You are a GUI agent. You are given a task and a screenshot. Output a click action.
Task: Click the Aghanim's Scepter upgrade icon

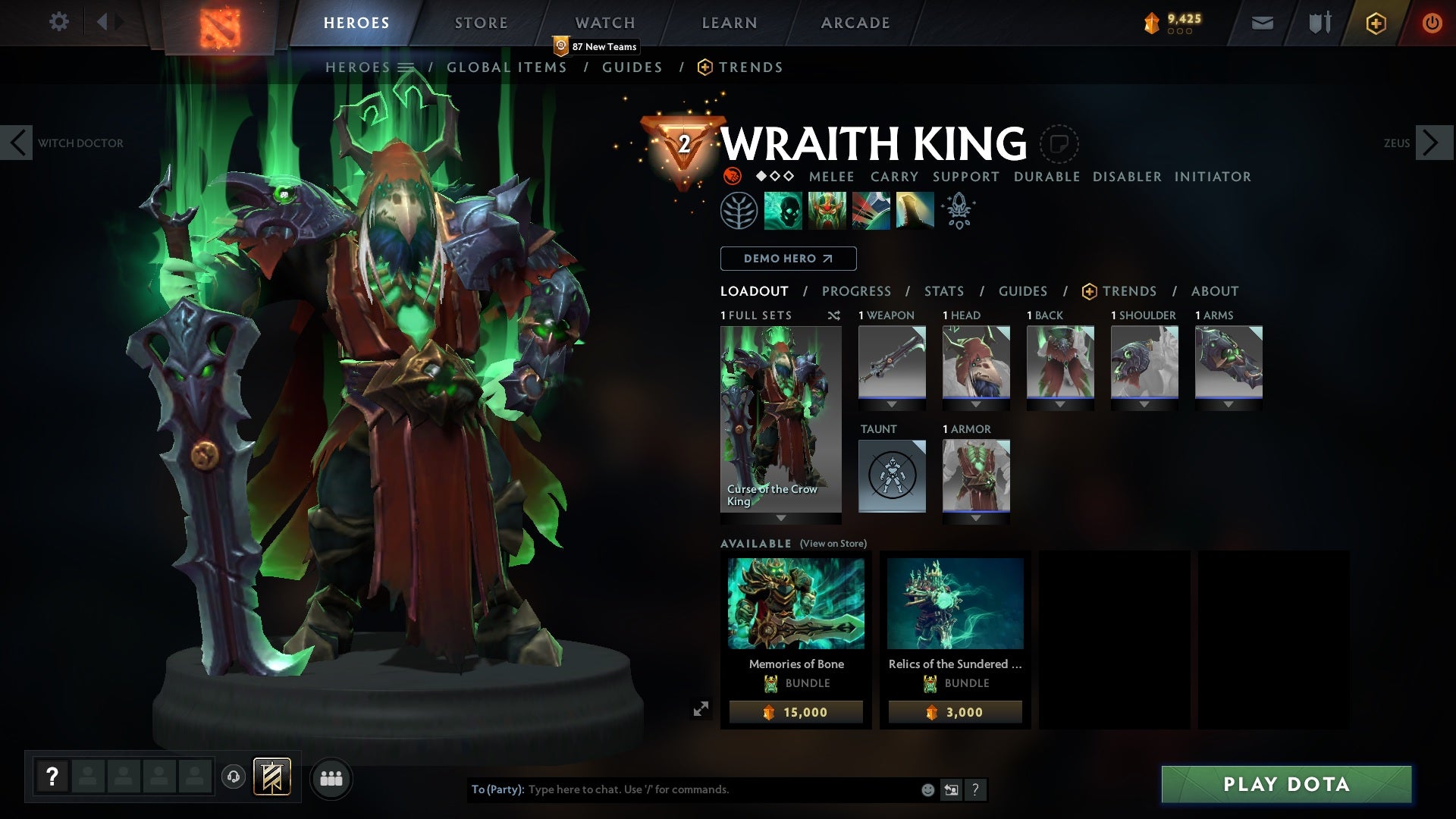(x=957, y=210)
